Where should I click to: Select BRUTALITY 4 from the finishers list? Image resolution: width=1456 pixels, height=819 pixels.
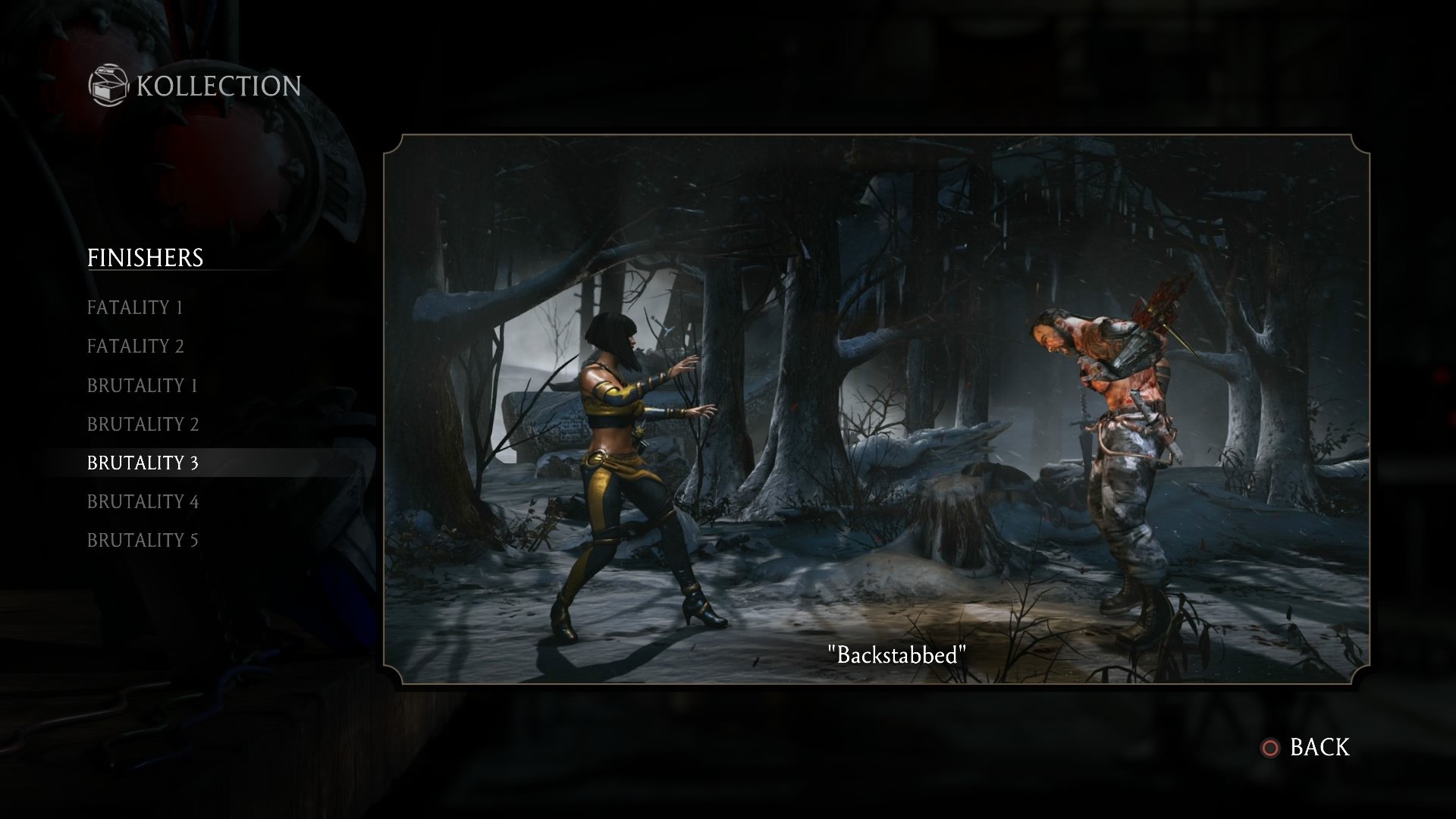143,501
